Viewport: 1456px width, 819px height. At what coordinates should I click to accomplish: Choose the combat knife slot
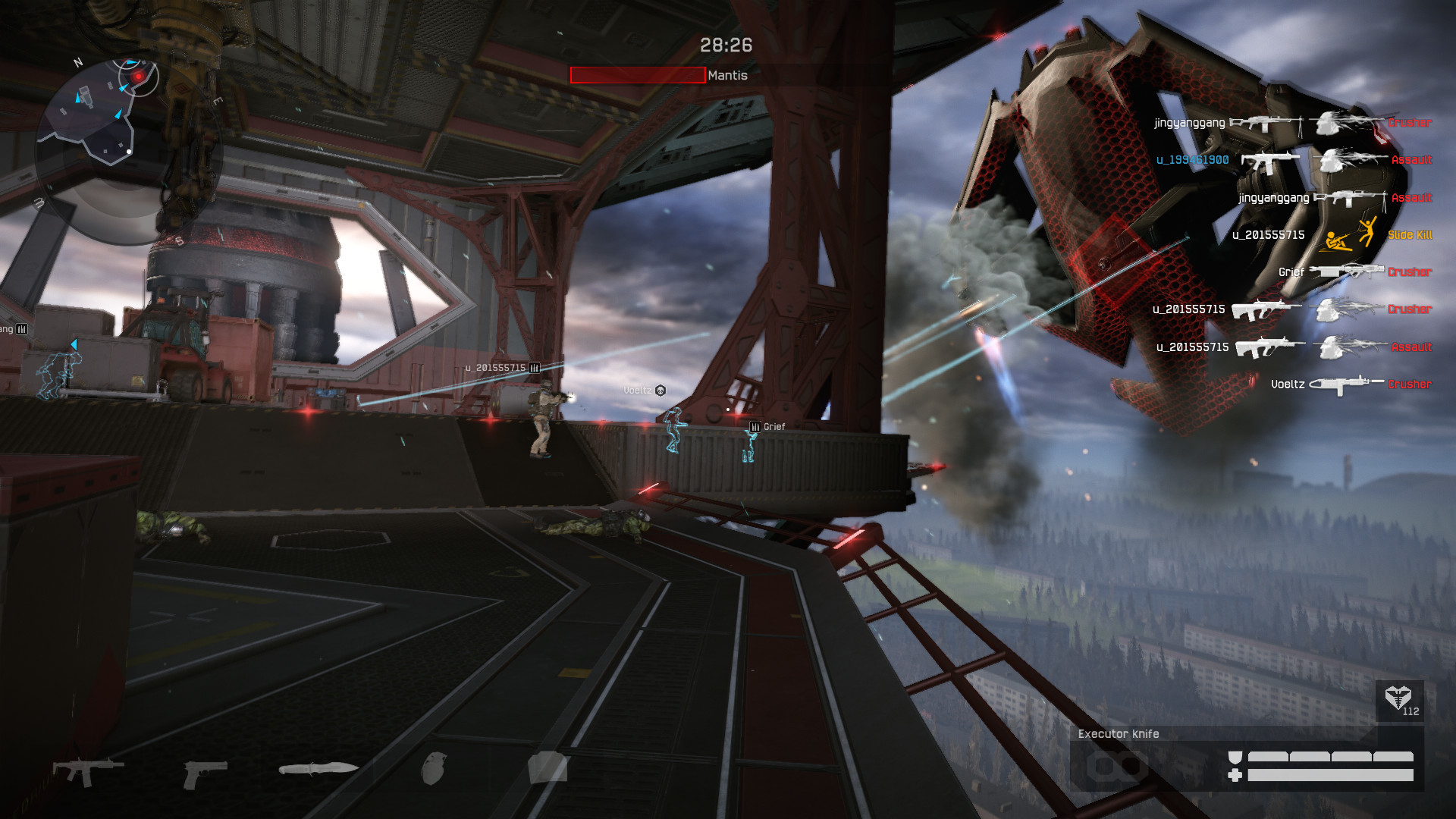tap(318, 769)
